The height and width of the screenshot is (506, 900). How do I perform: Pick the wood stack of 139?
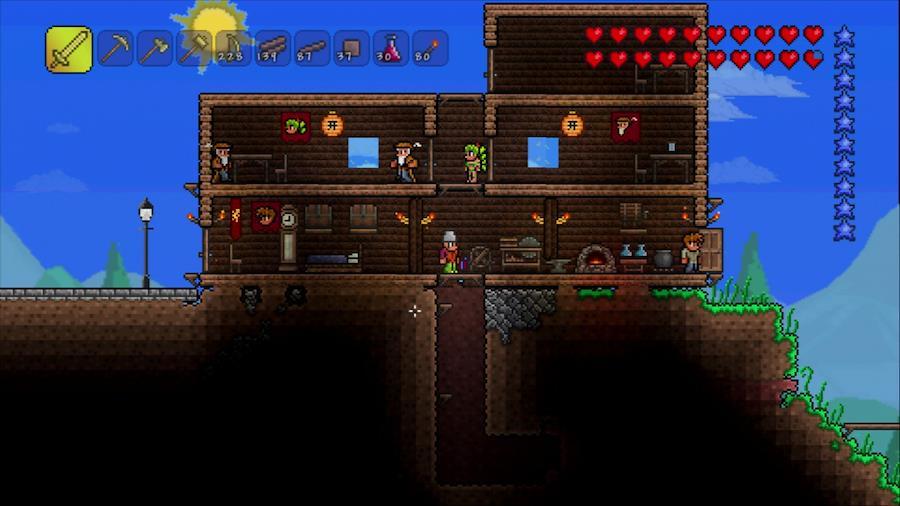click(272, 48)
